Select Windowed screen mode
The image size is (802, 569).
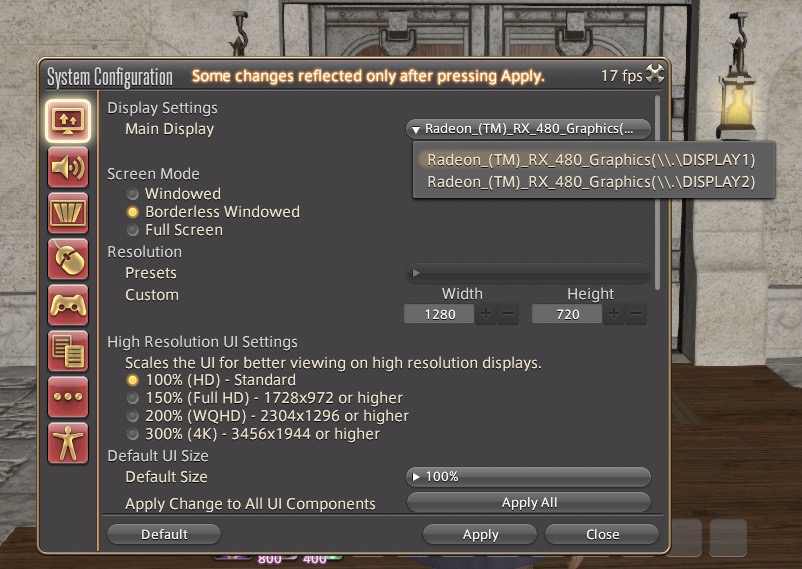132,194
